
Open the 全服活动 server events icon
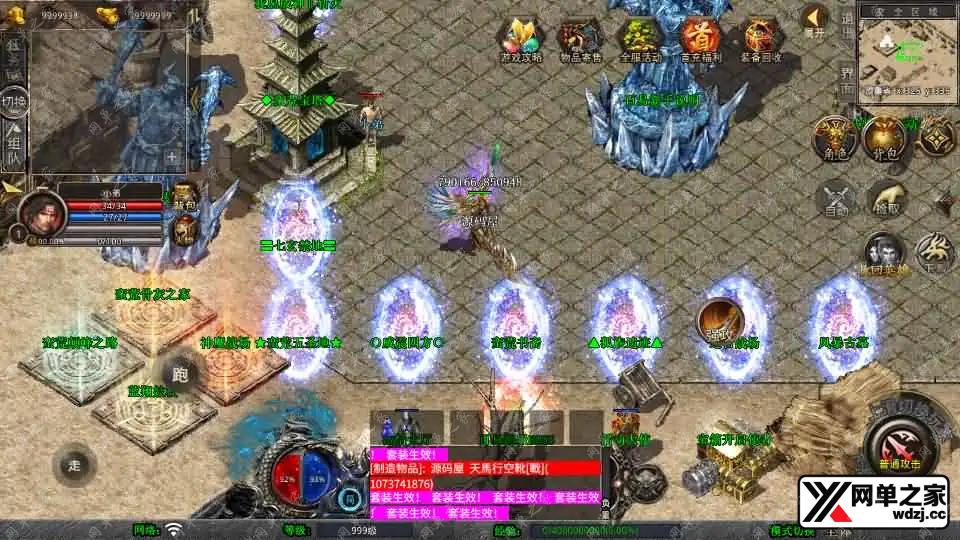pyautogui.click(x=640, y=39)
